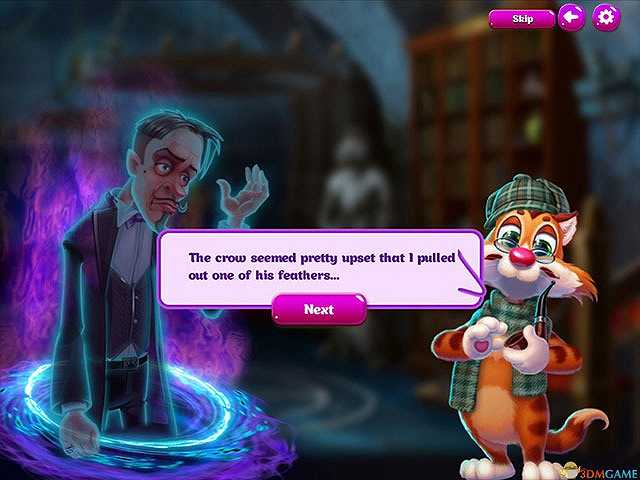Go back with the arrow button
The height and width of the screenshot is (480, 640).
571,17
